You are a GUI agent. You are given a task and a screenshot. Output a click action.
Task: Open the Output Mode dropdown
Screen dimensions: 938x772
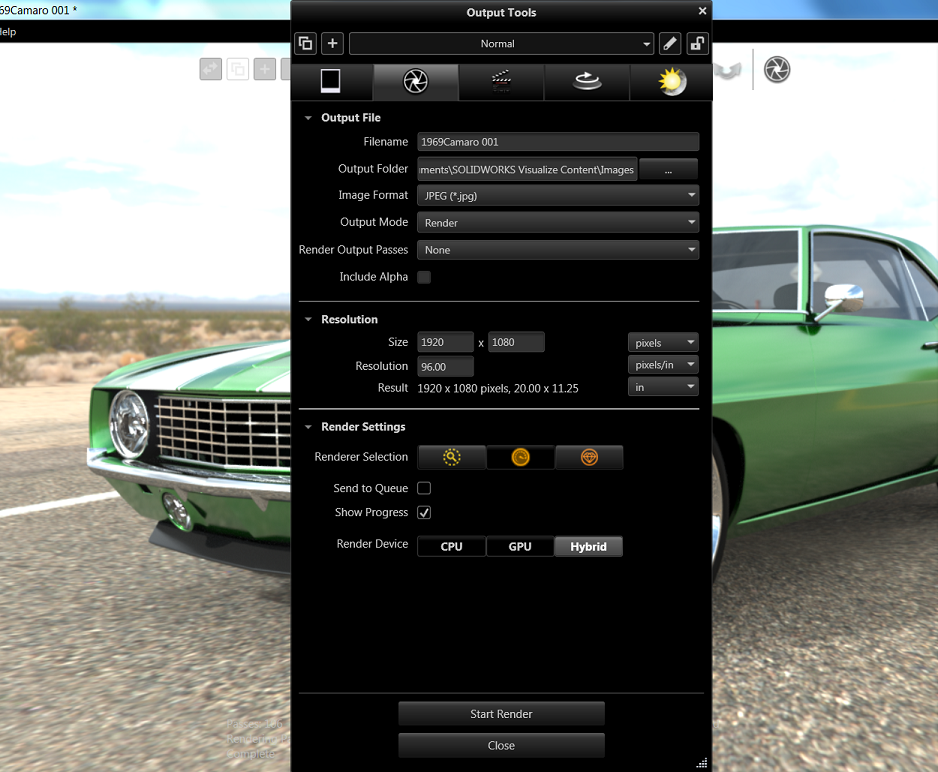557,223
